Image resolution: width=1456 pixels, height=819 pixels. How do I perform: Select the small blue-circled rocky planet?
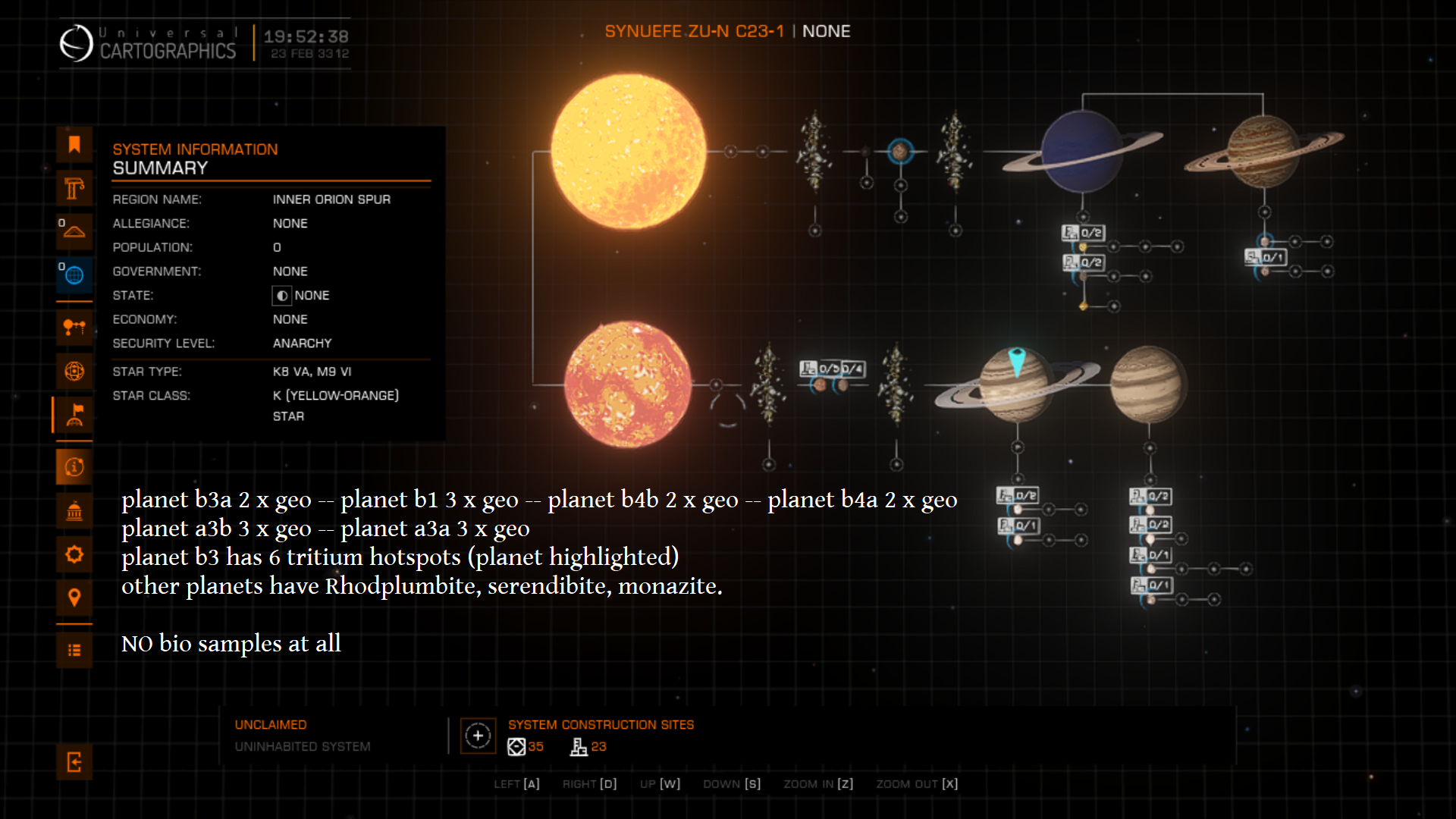click(x=900, y=152)
